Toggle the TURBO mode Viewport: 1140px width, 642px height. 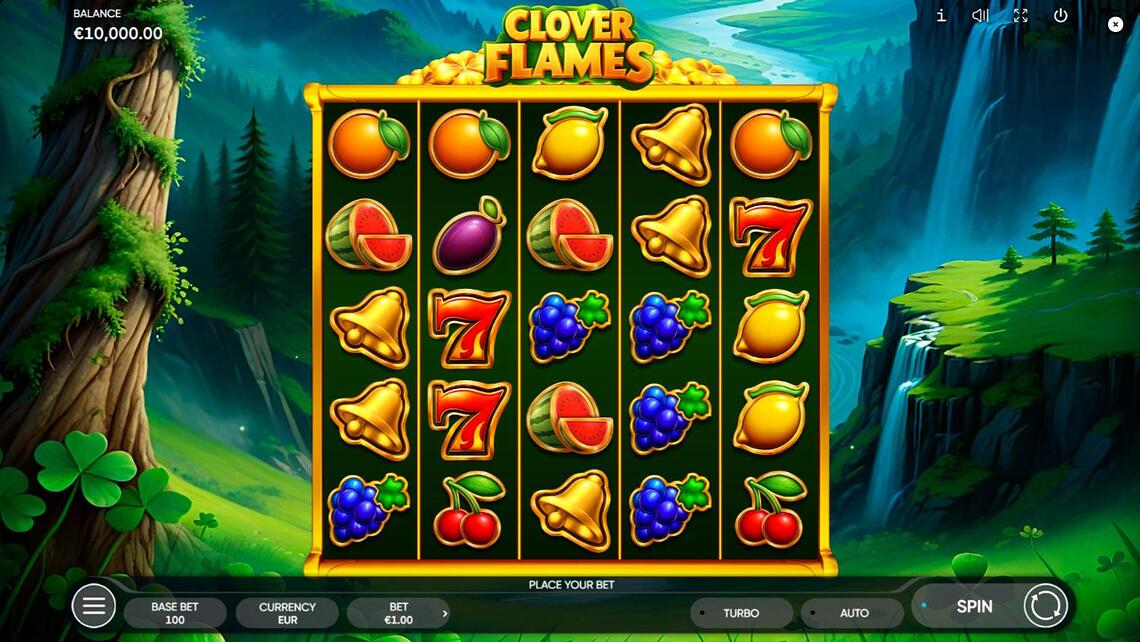741,613
